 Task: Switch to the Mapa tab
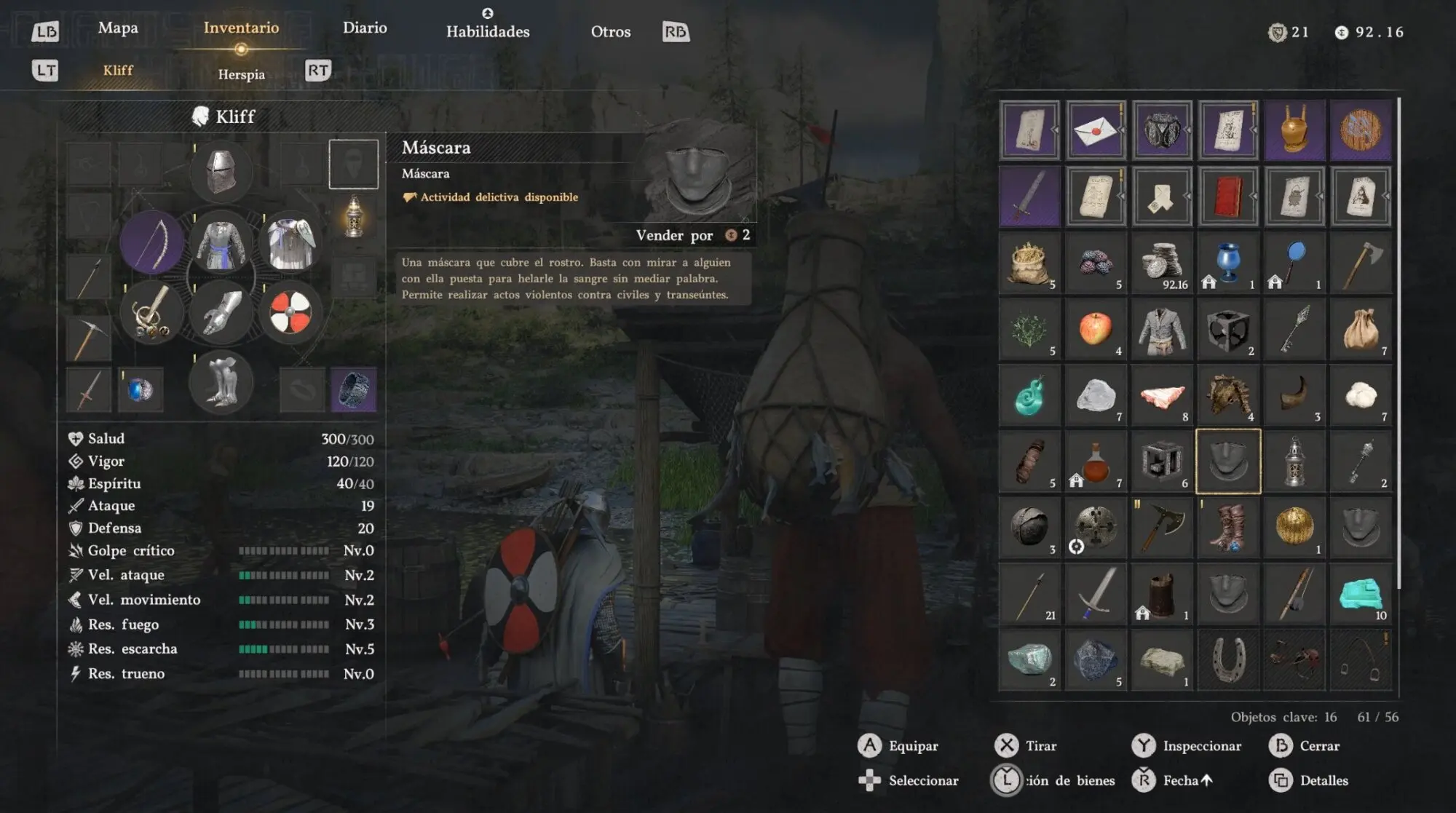click(x=118, y=28)
